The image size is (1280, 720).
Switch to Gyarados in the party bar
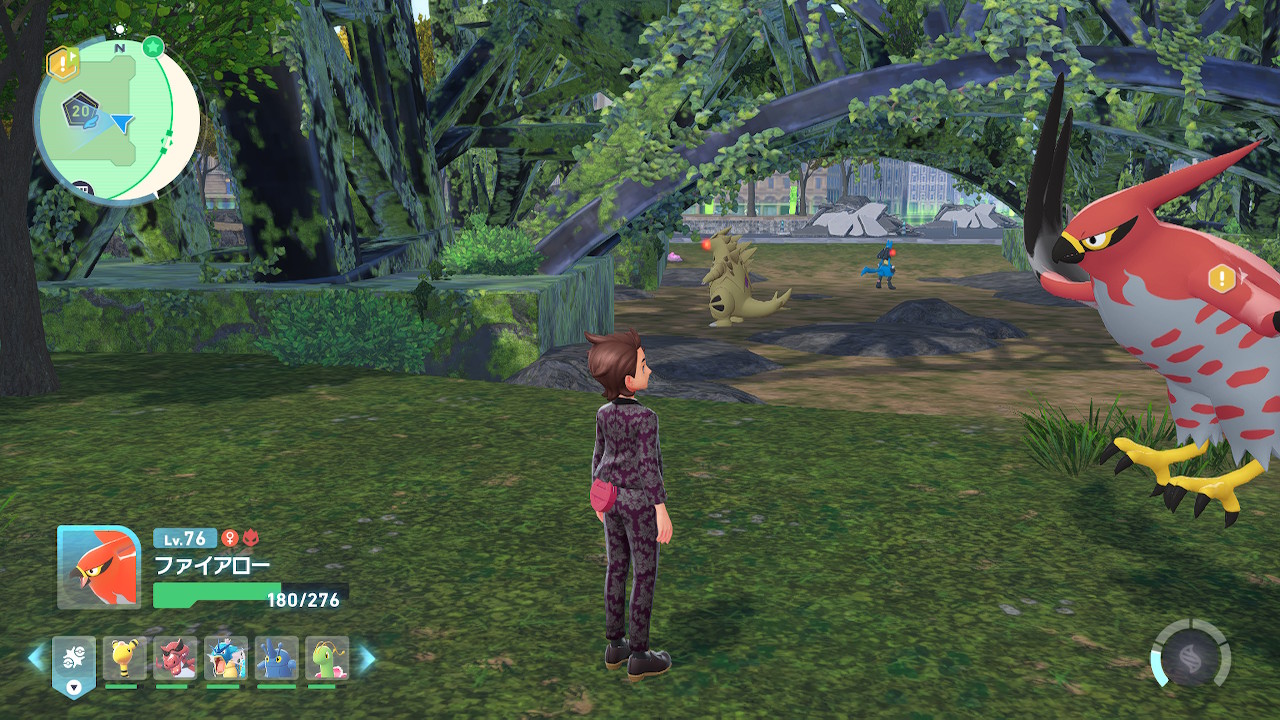tap(226, 659)
